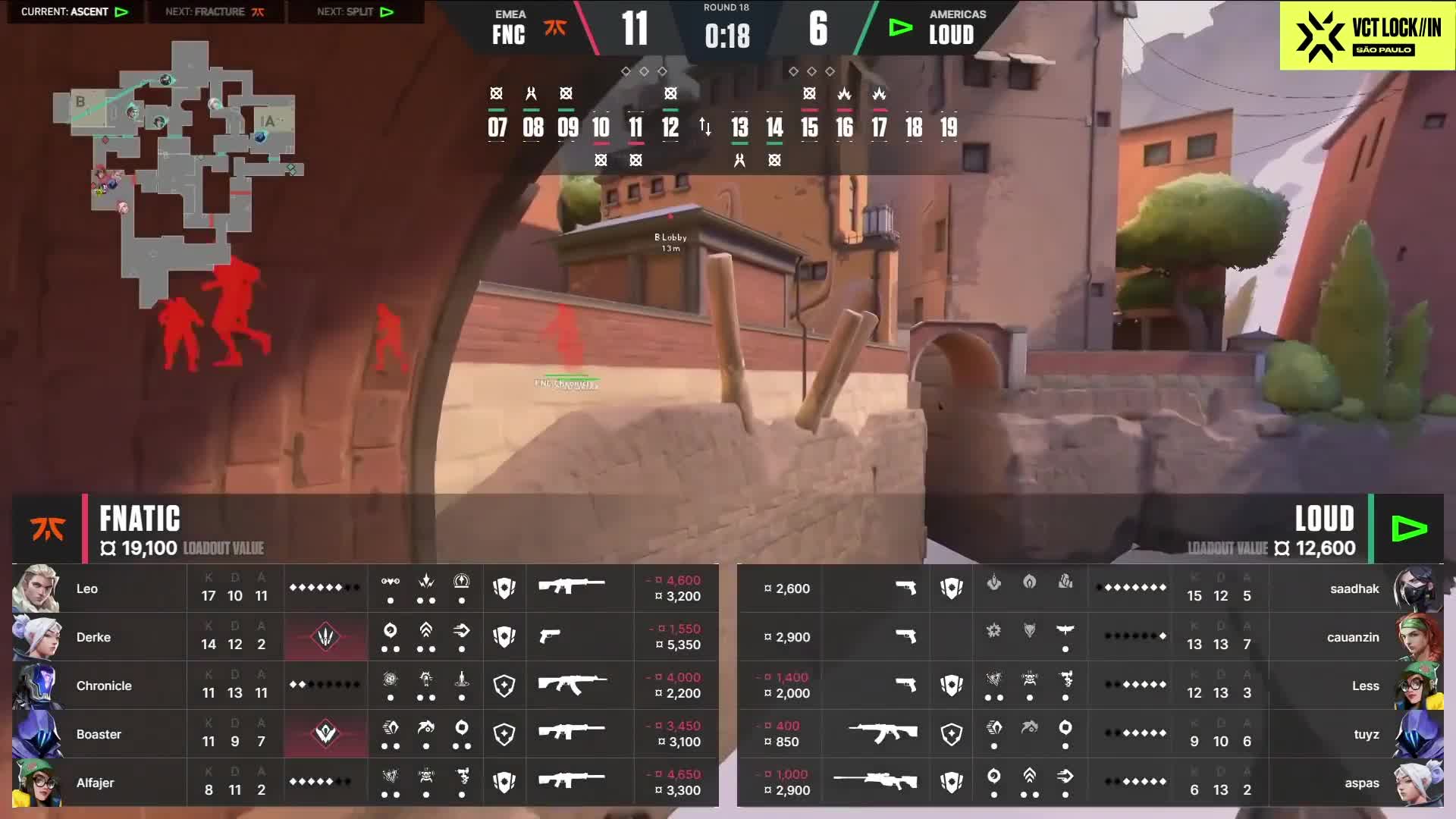
Task: Click Boaster's agent portrait
Action: pyautogui.click(x=36, y=734)
